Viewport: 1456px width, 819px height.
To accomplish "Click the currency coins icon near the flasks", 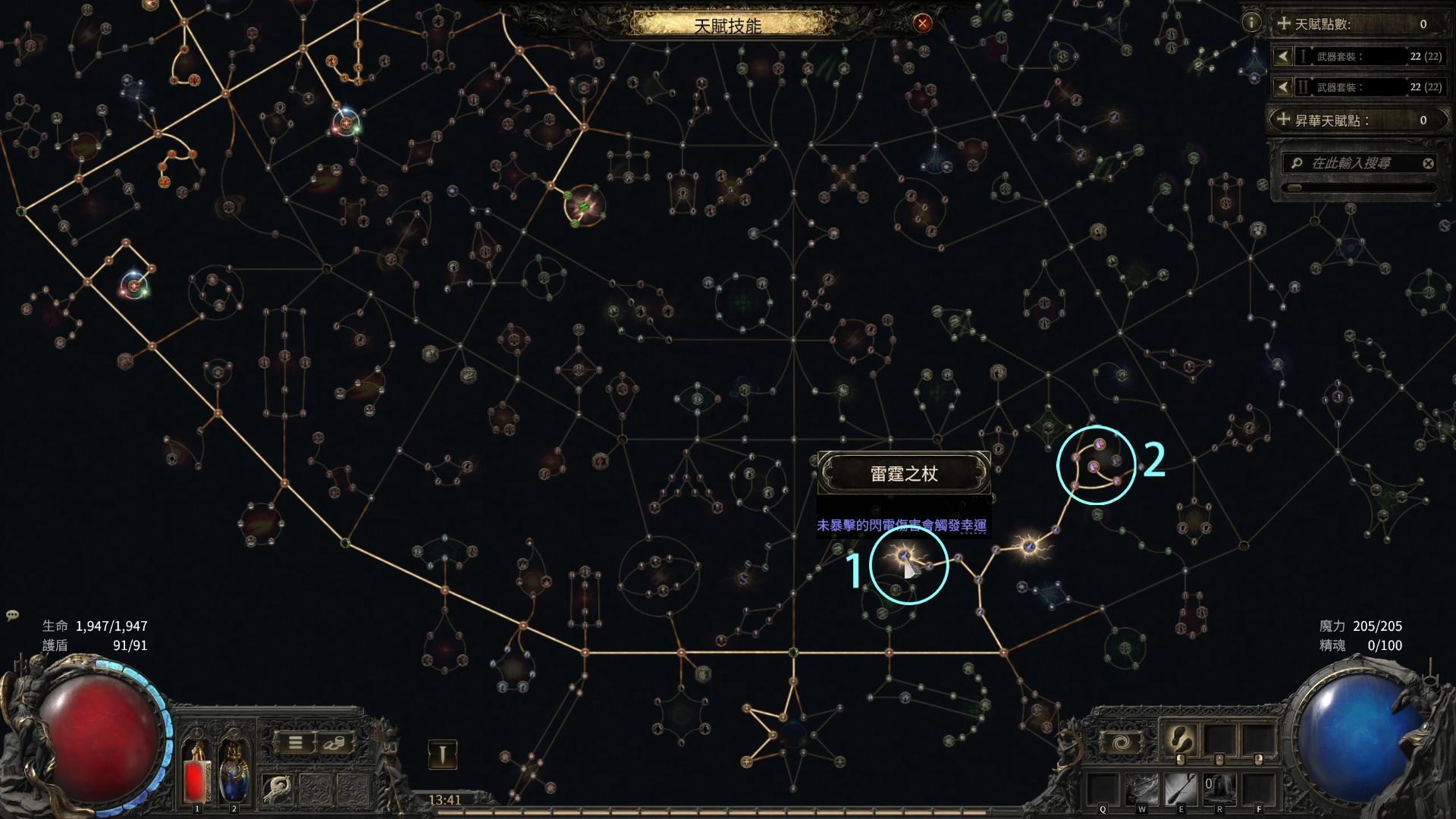I will (334, 743).
